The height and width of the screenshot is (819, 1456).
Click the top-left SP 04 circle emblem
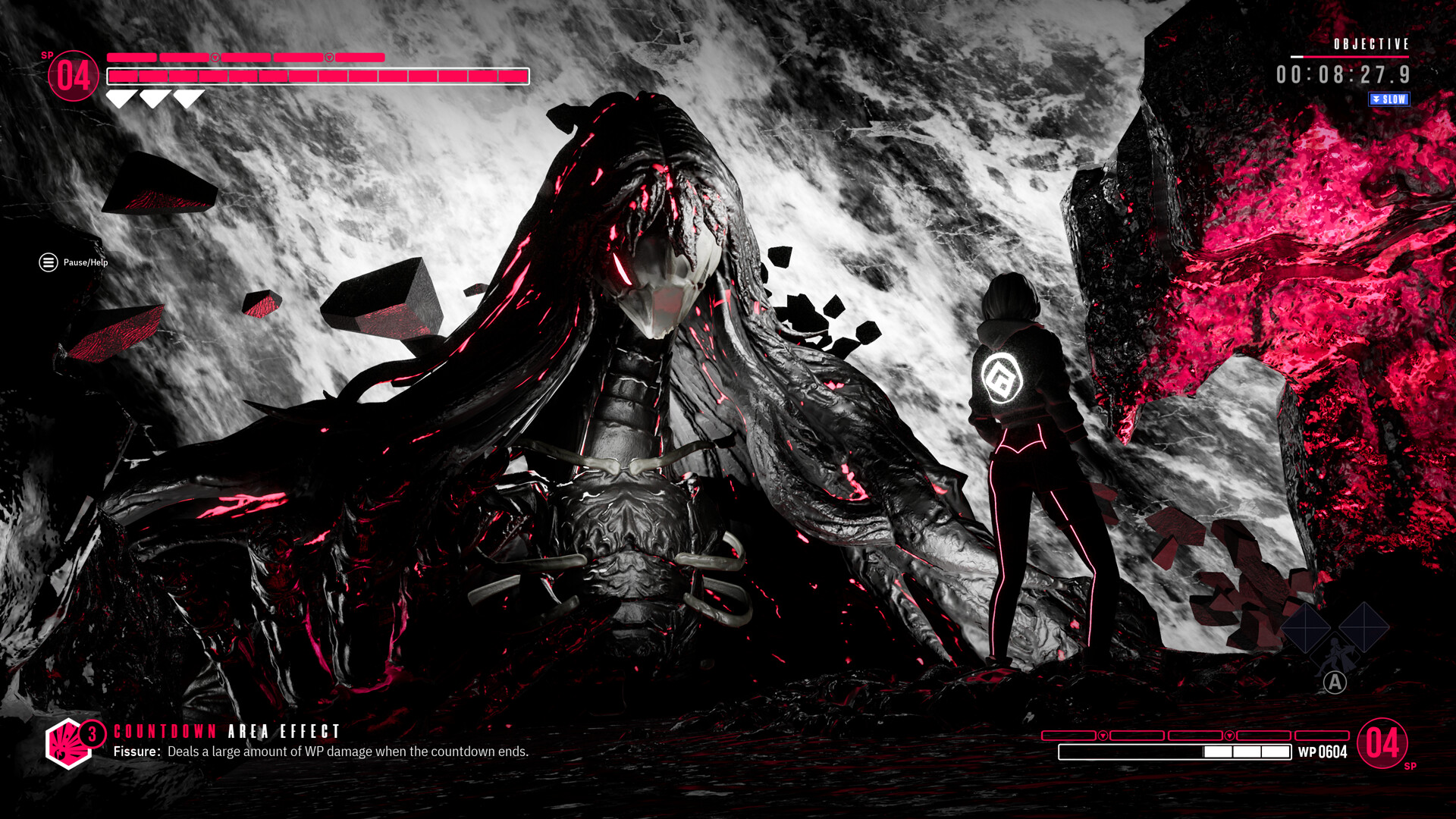73,76
